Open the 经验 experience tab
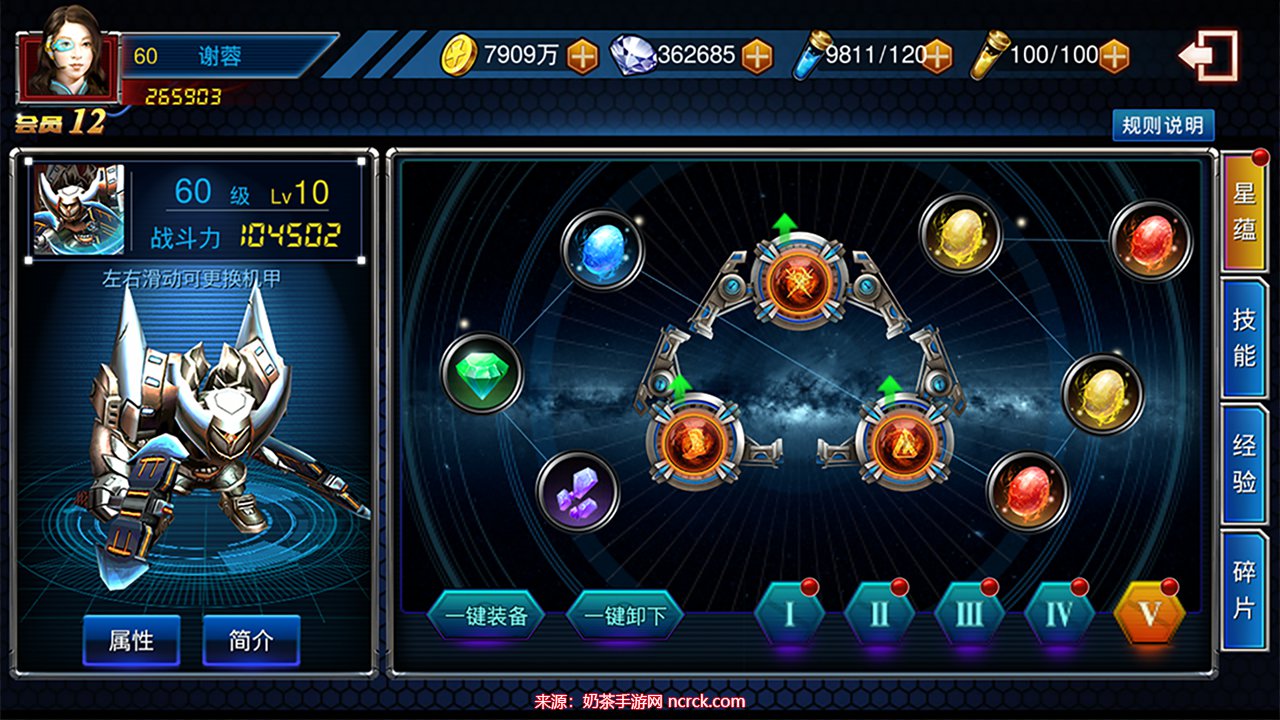Screen dimensions: 1280x720 (1244, 464)
